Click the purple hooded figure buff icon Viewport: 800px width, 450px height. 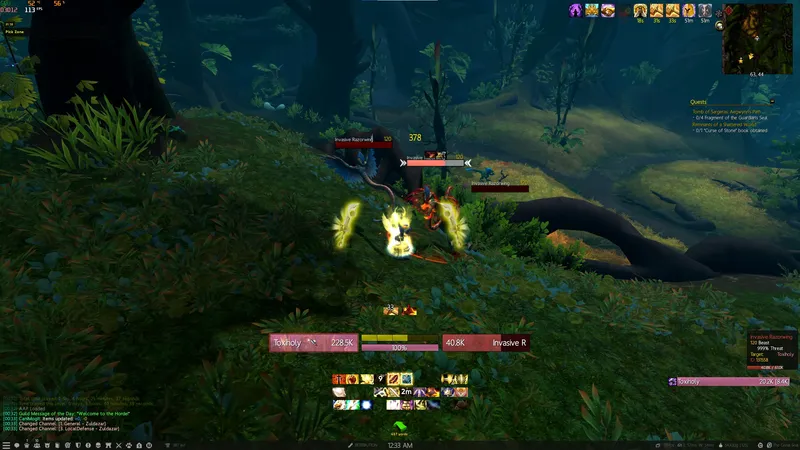point(577,10)
